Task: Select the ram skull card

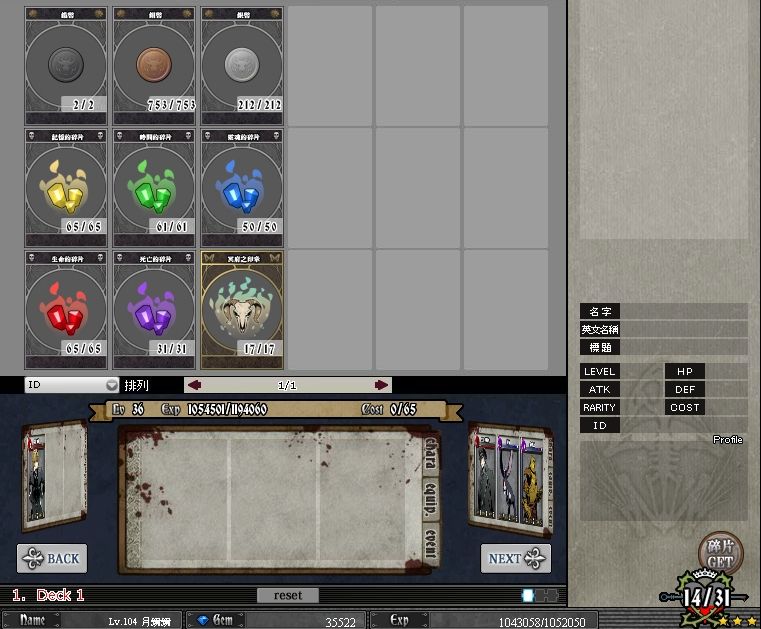Action: [x=242, y=309]
